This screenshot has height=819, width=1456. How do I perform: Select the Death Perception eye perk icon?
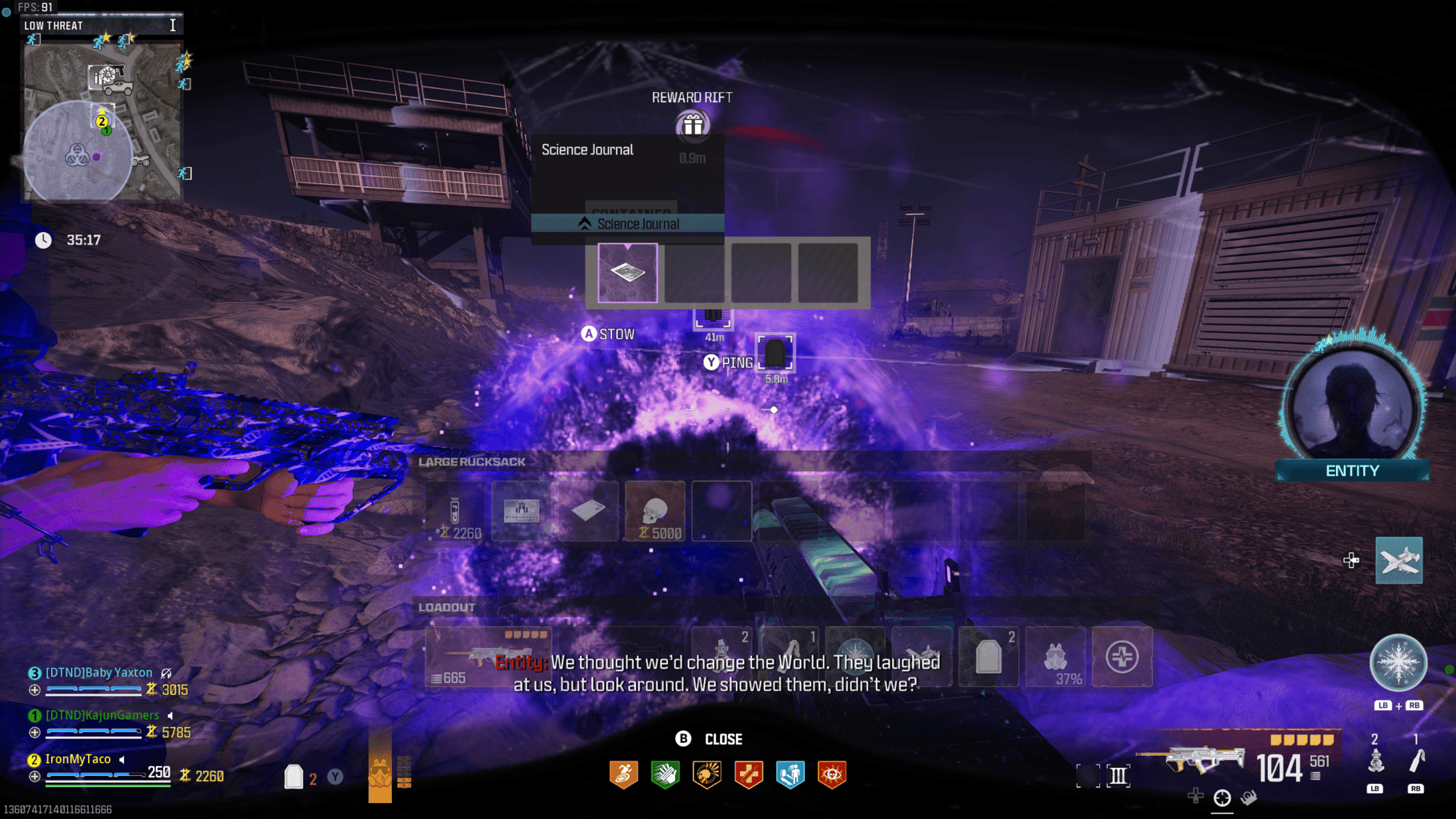coord(832,773)
